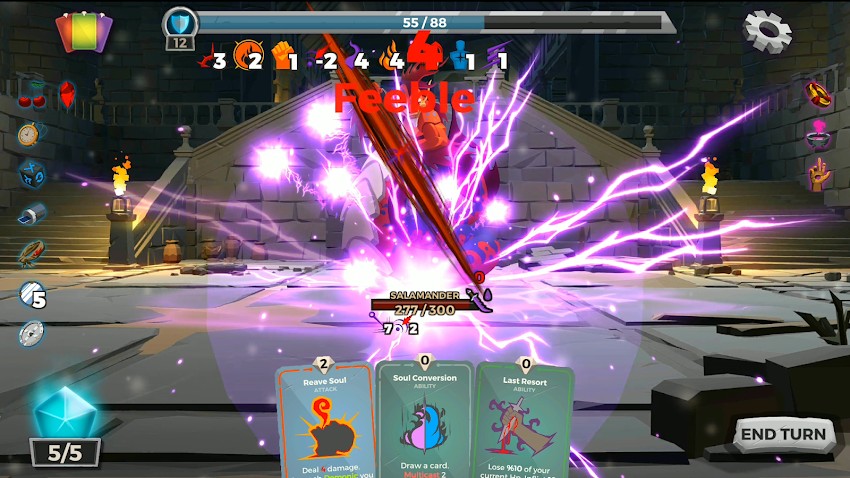The height and width of the screenshot is (478, 850).
Task: Inspect the armor shield icon showing 12
Action: [180, 28]
